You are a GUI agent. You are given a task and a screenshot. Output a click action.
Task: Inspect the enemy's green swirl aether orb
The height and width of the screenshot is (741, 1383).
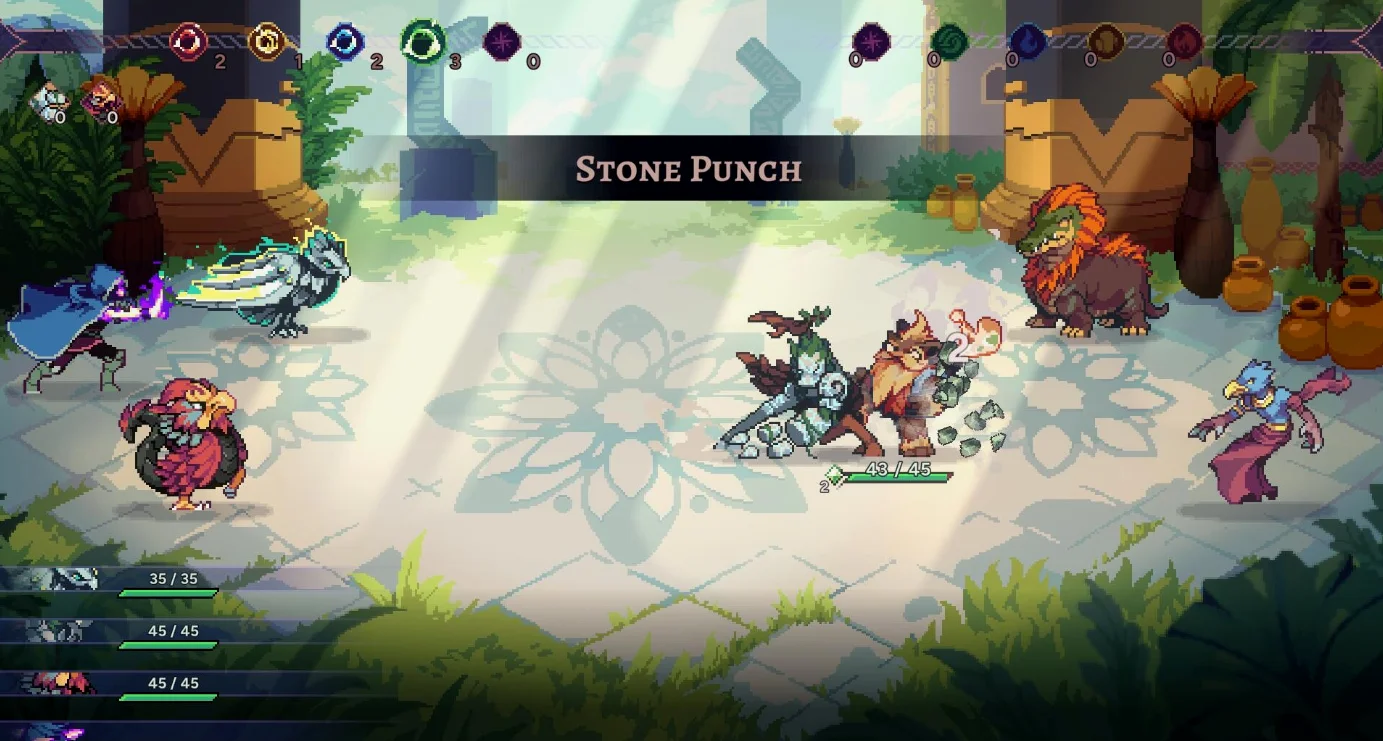coord(949,42)
